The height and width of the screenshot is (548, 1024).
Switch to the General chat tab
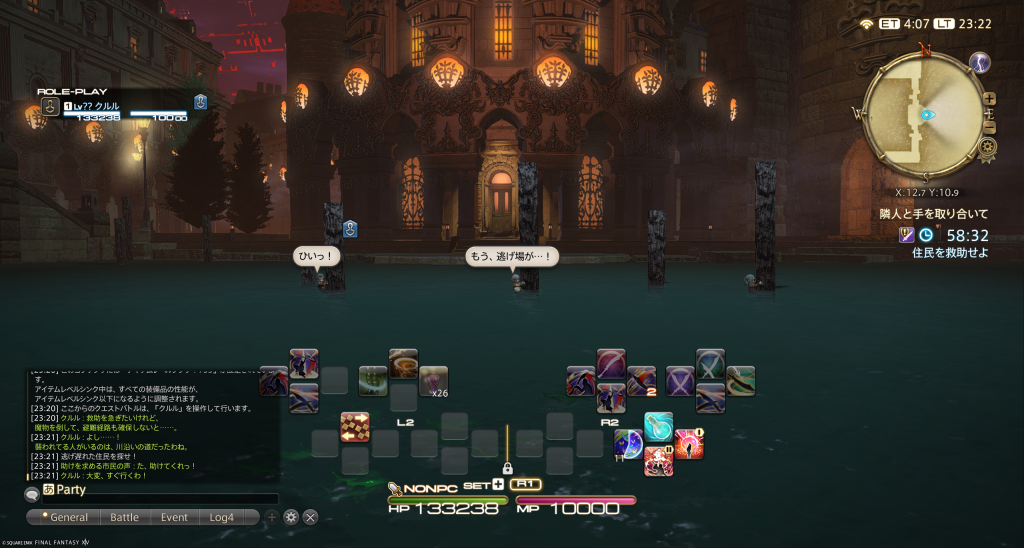click(64, 517)
